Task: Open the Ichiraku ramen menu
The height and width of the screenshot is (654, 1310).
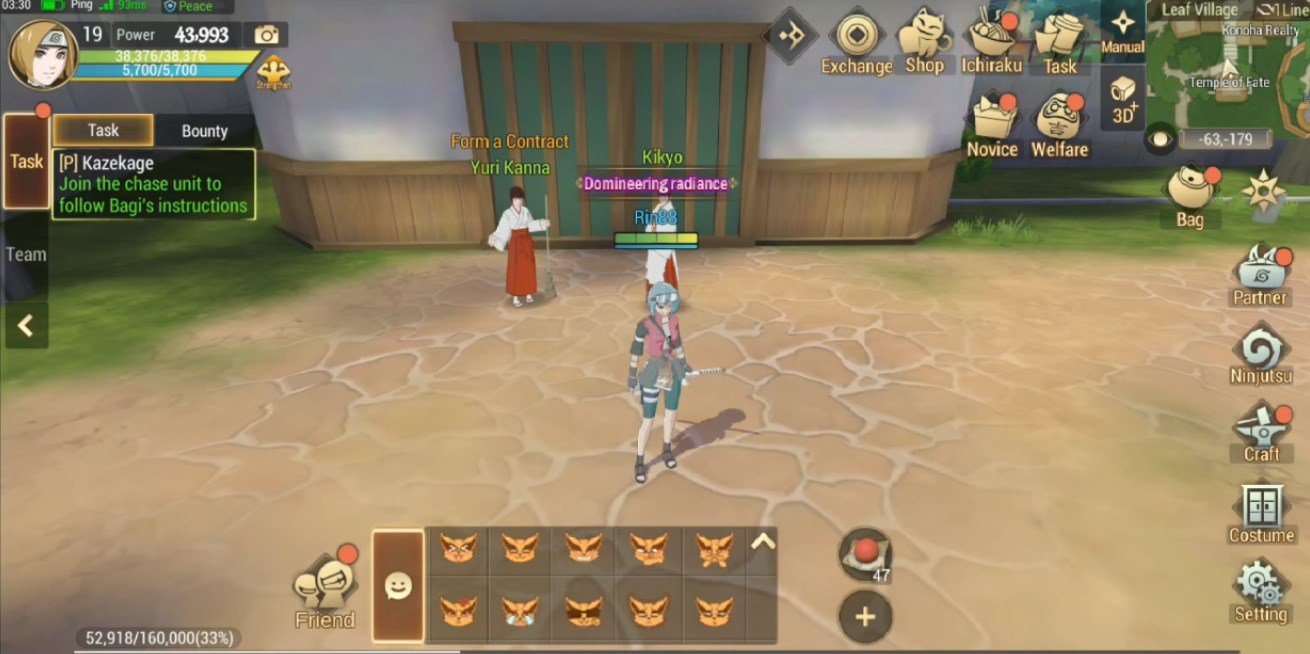Action: click(x=991, y=43)
